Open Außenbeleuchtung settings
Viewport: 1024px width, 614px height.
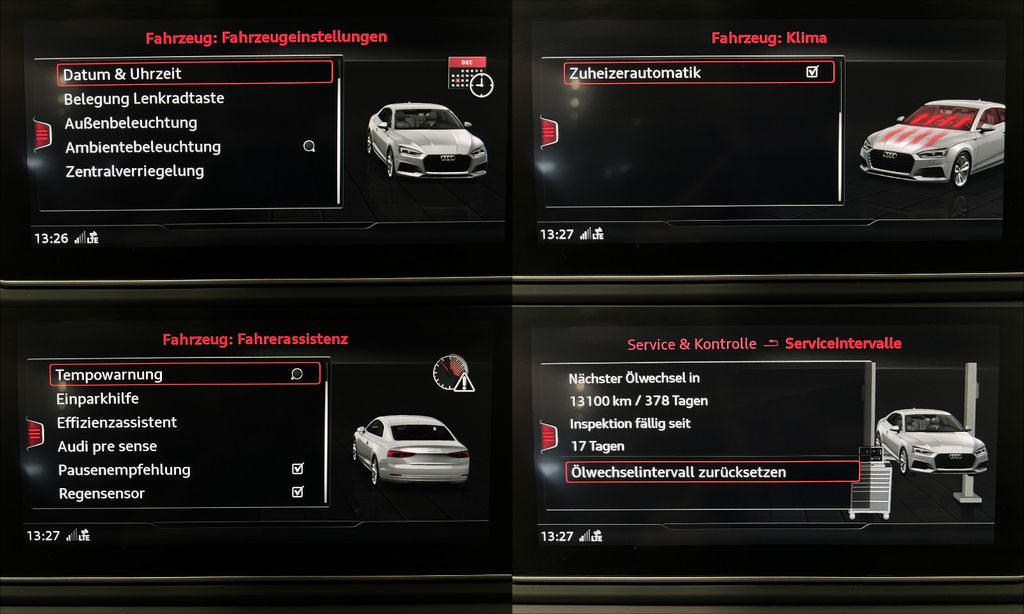tap(131, 123)
